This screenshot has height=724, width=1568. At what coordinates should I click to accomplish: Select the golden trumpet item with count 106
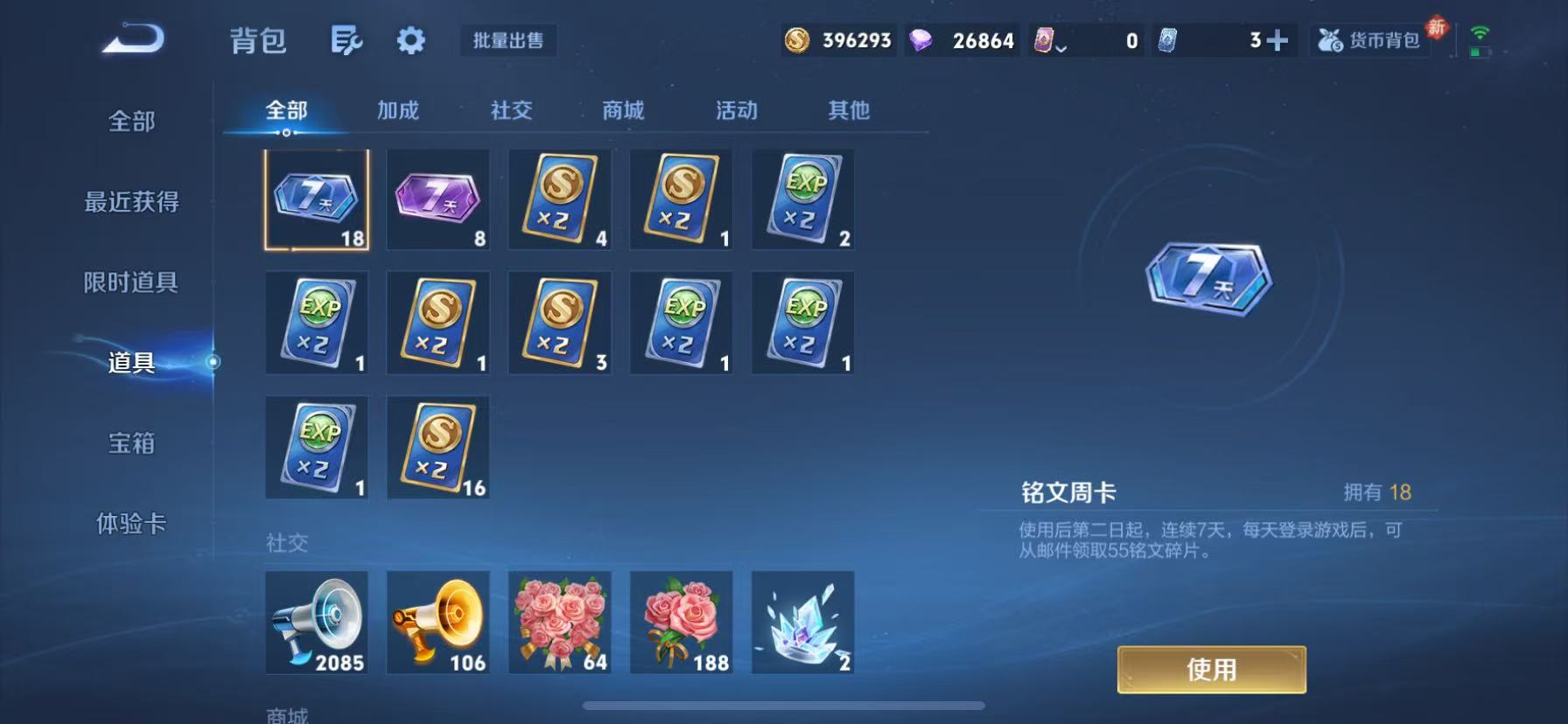pos(437,623)
